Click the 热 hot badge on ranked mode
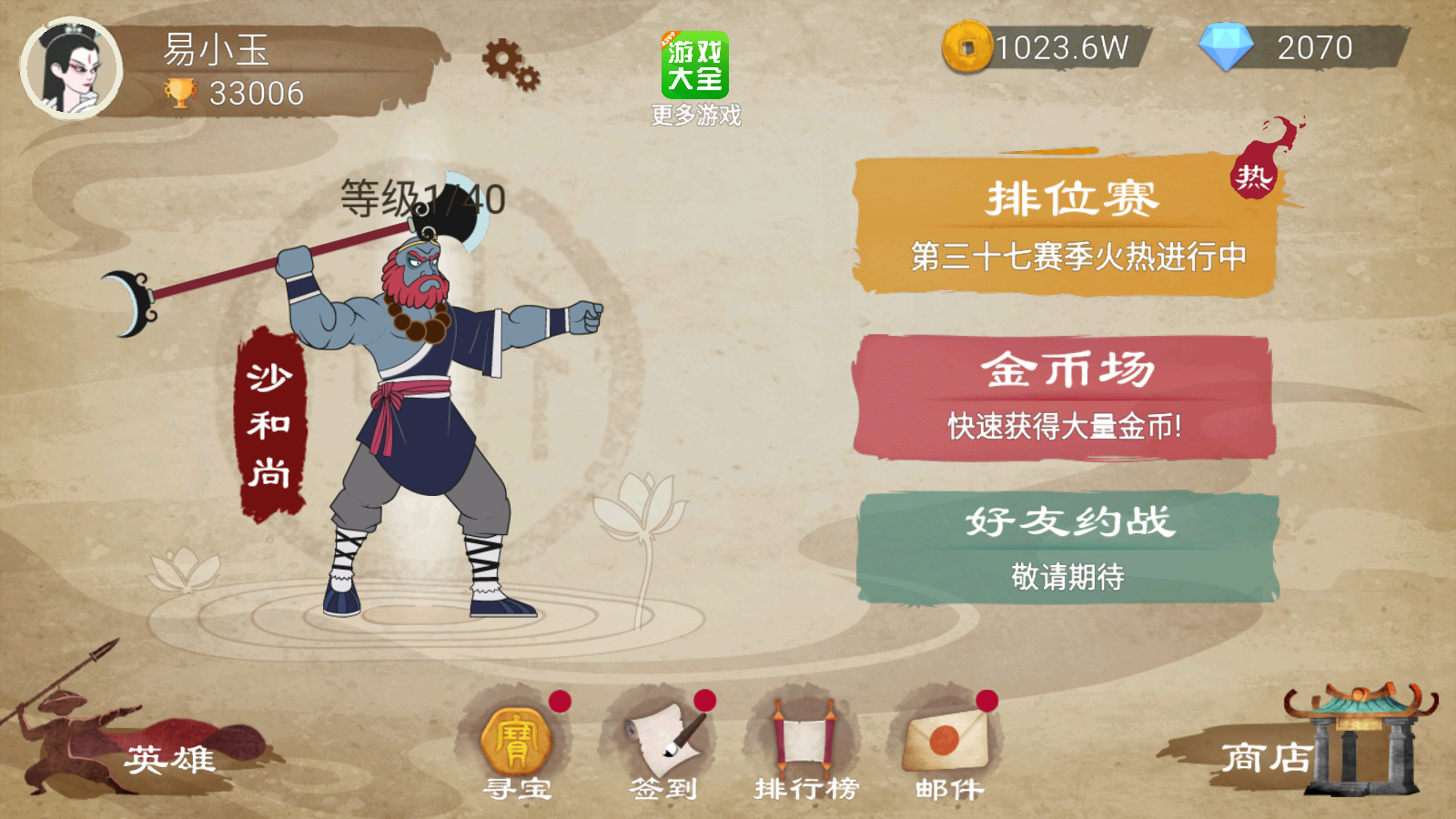Viewport: 1456px width, 819px height. tap(1256, 177)
